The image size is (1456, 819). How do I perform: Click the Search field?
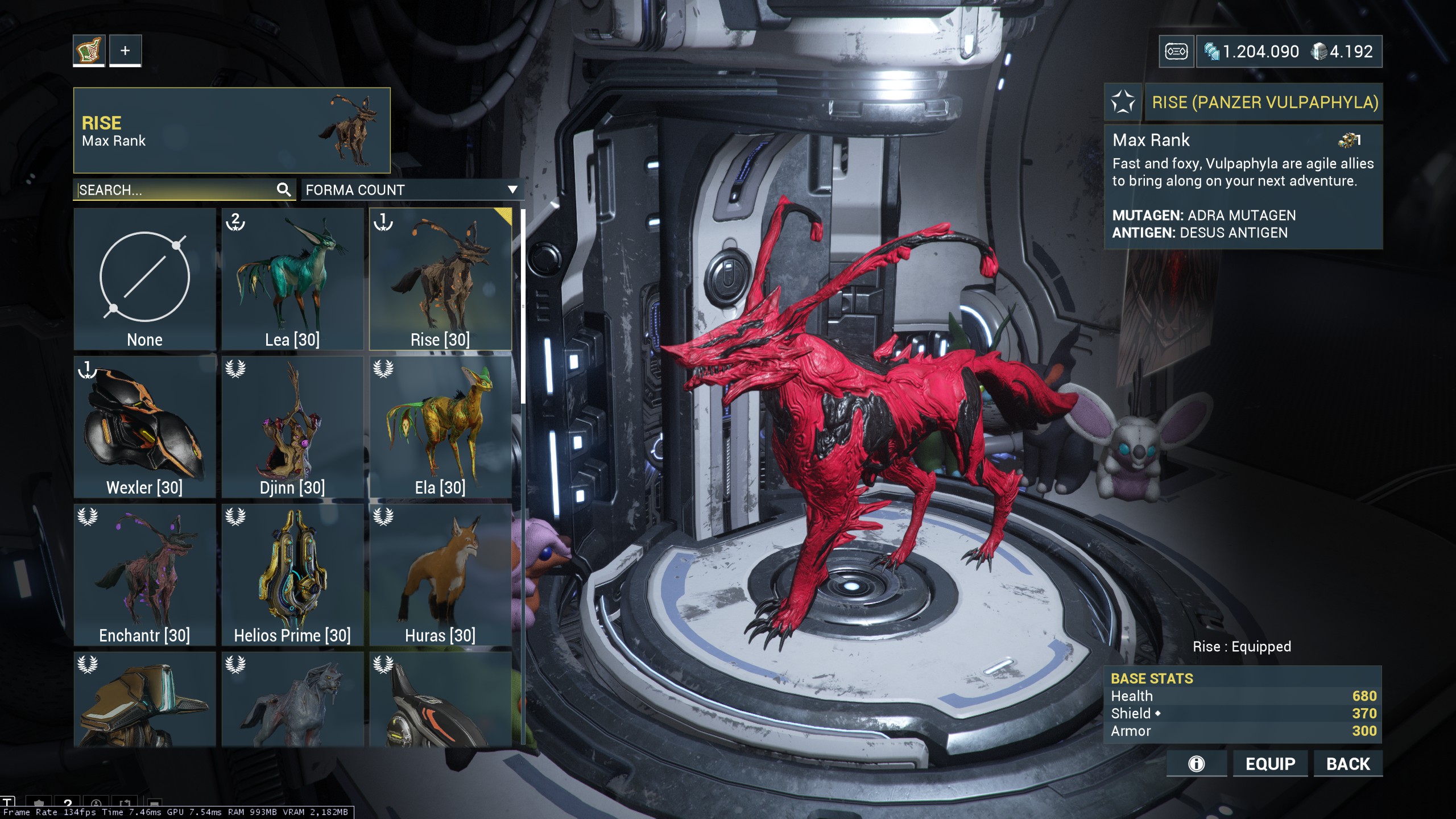[176, 190]
